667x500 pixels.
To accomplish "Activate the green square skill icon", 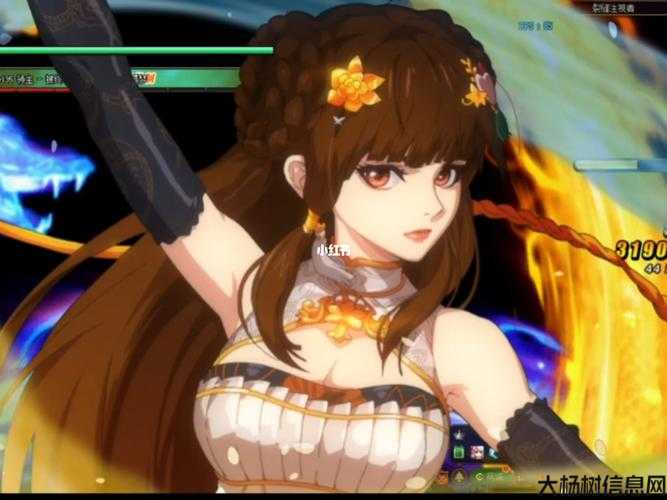I will pos(459,453).
